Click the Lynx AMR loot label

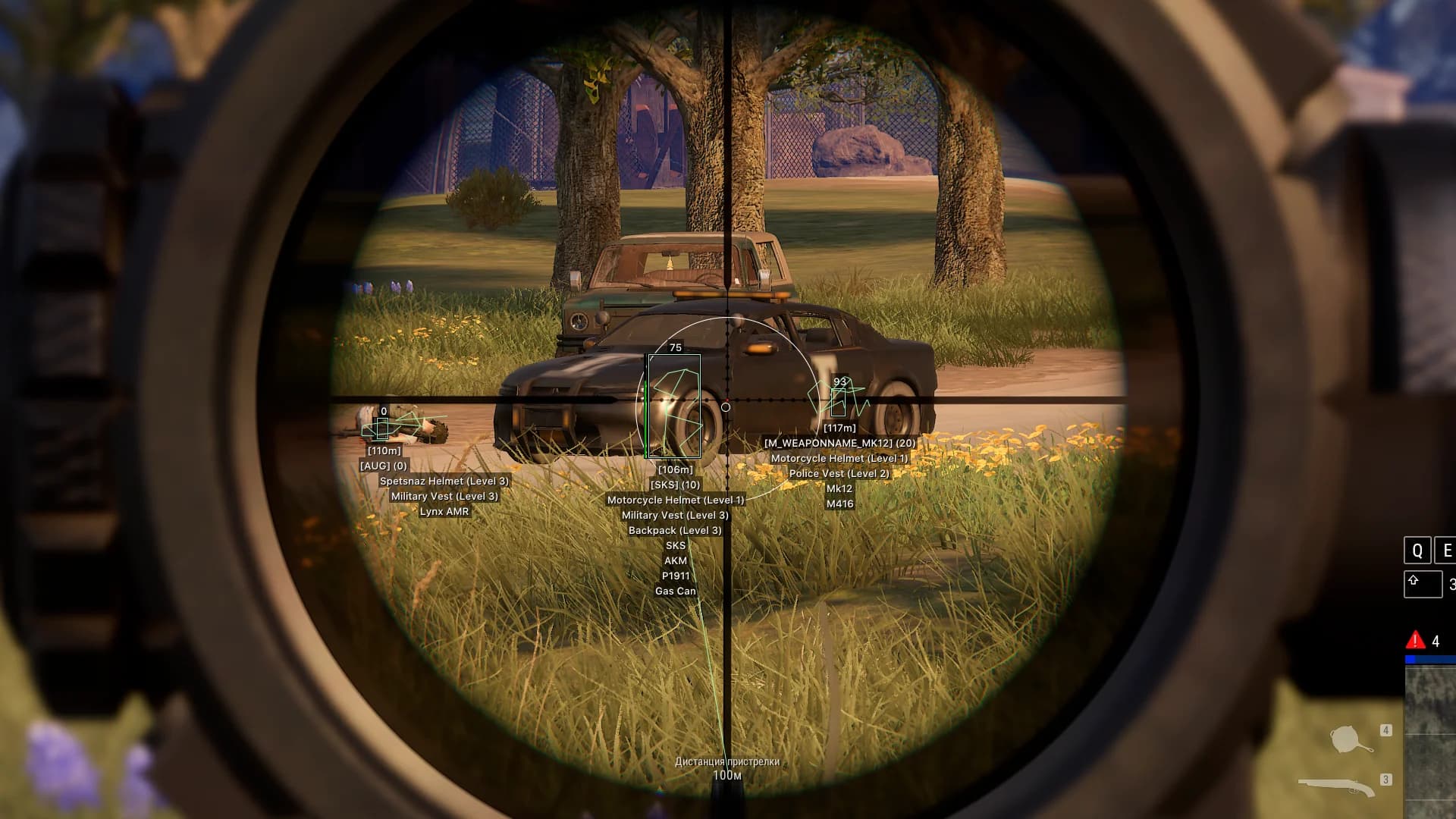pyautogui.click(x=444, y=510)
